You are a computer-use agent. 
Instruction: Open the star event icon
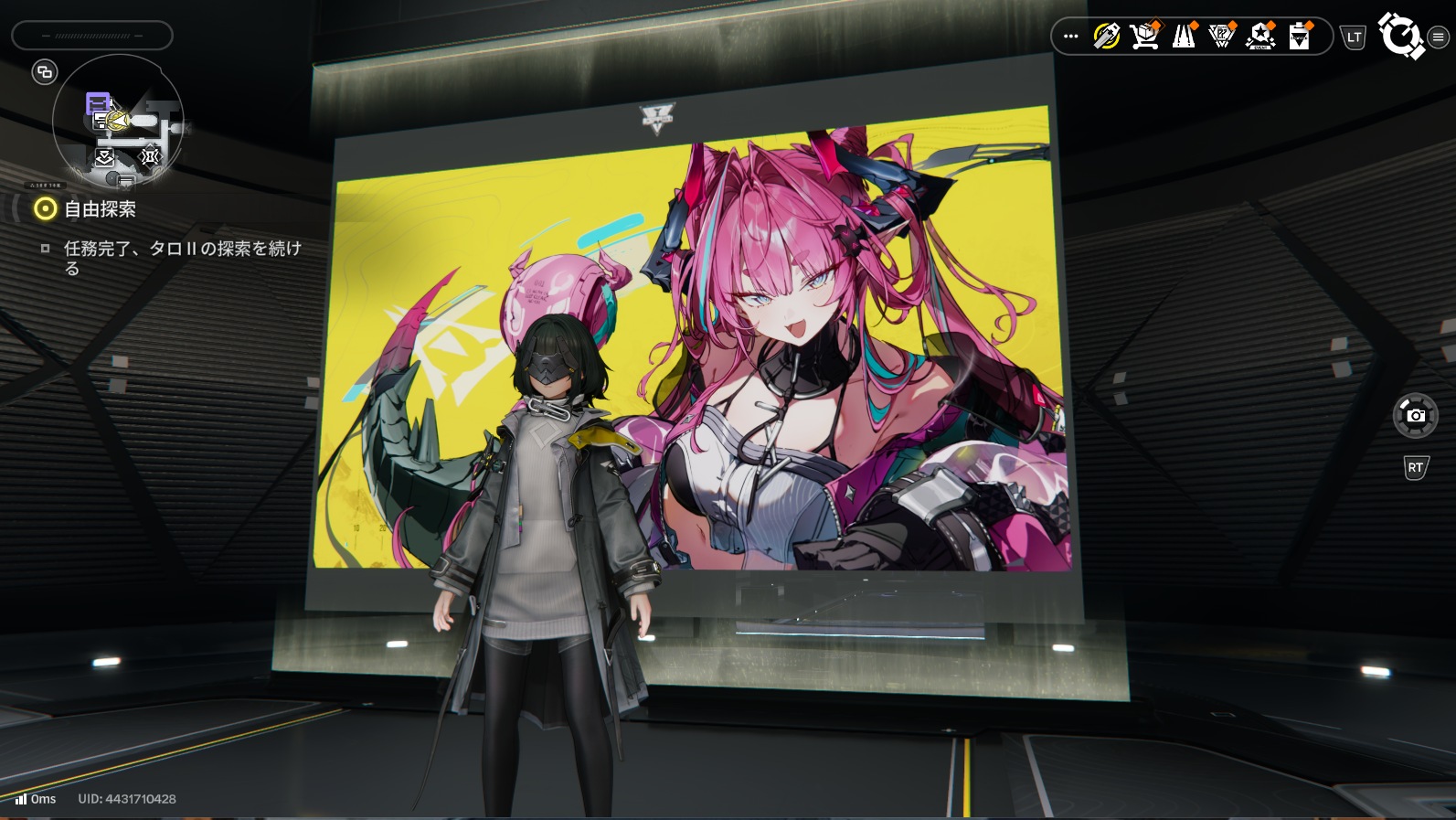click(1261, 37)
